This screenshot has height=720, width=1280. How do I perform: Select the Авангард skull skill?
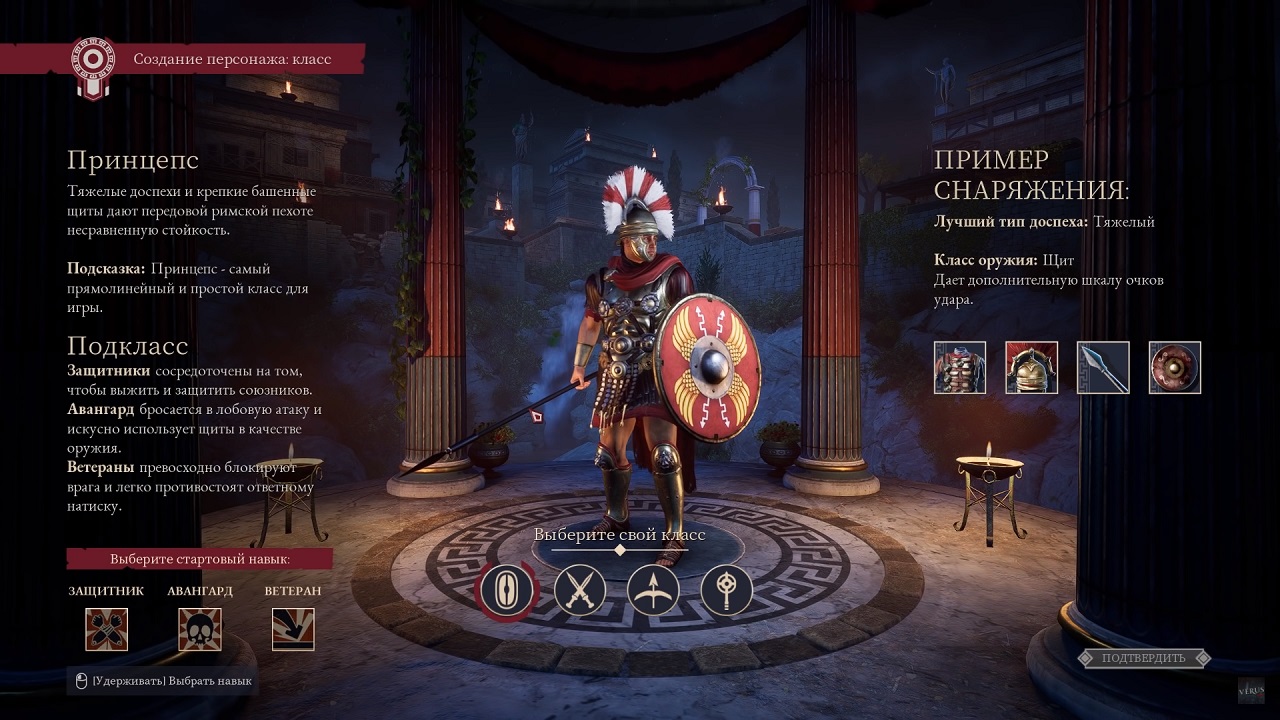pos(200,629)
